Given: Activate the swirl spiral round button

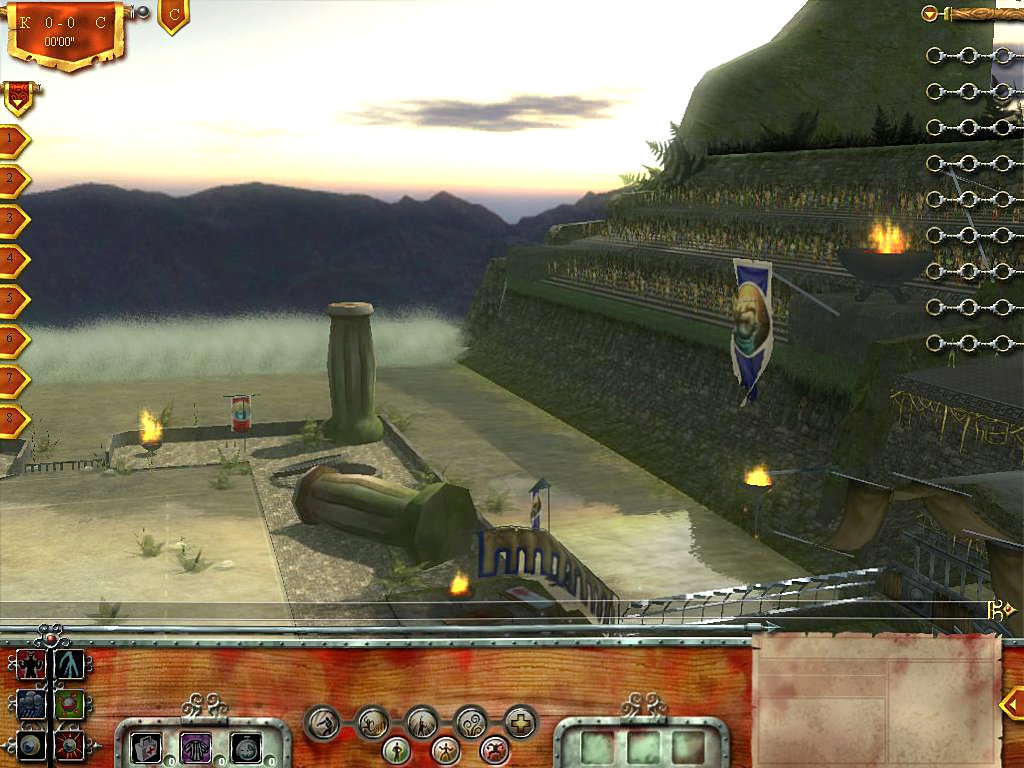Looking at the screenshot, I should tap(471, 721).
